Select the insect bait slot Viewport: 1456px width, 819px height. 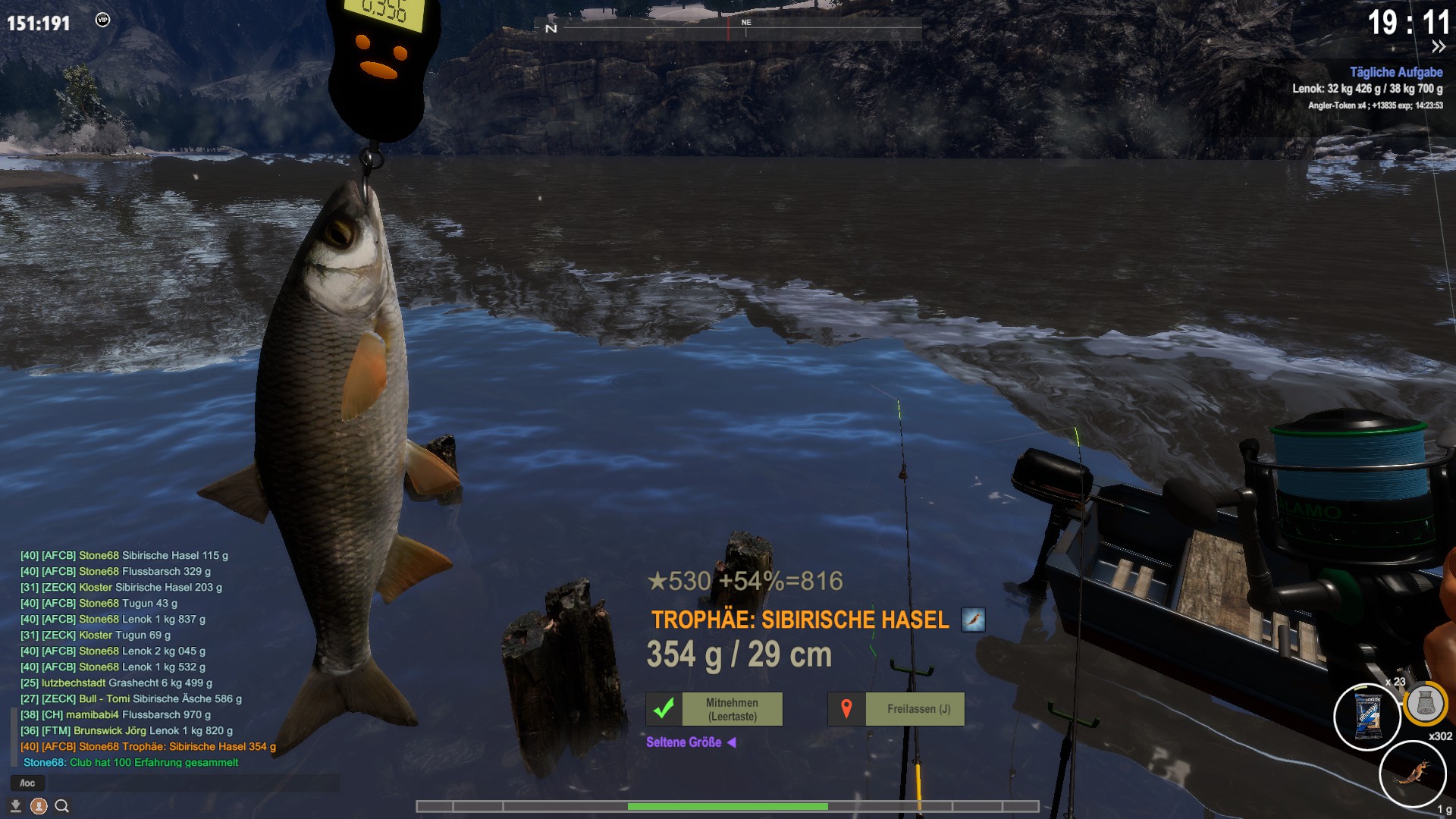(1412, 773)
